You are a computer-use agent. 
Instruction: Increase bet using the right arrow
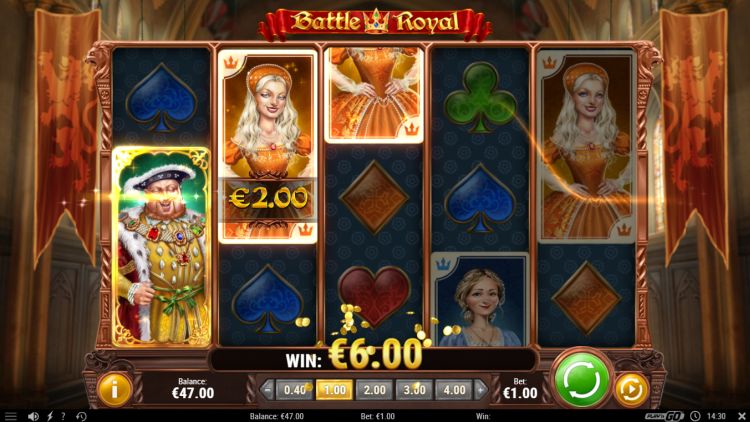[x=480, y=390]
